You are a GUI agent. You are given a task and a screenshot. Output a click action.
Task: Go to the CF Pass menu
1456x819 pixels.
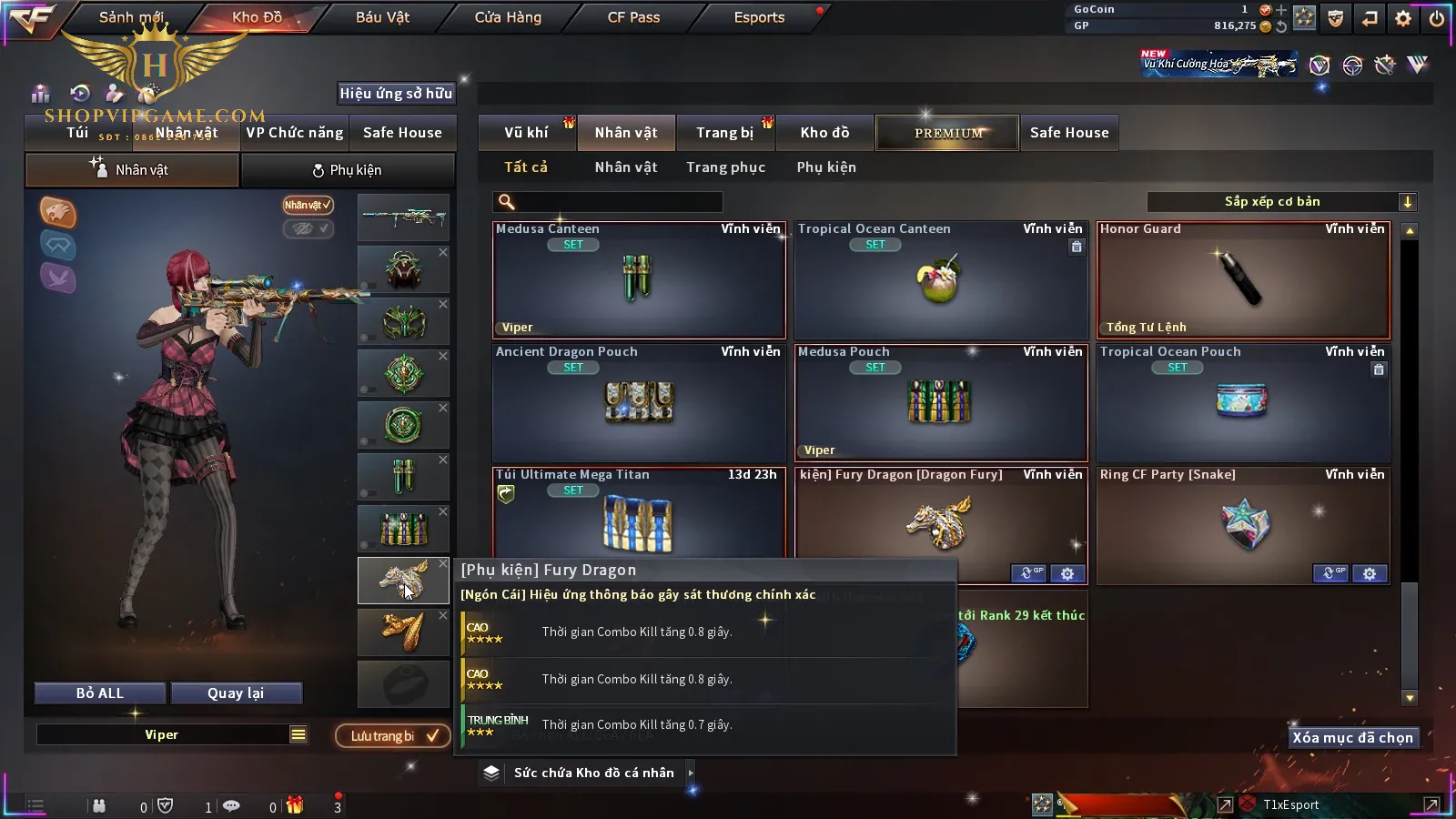[633, 17]
